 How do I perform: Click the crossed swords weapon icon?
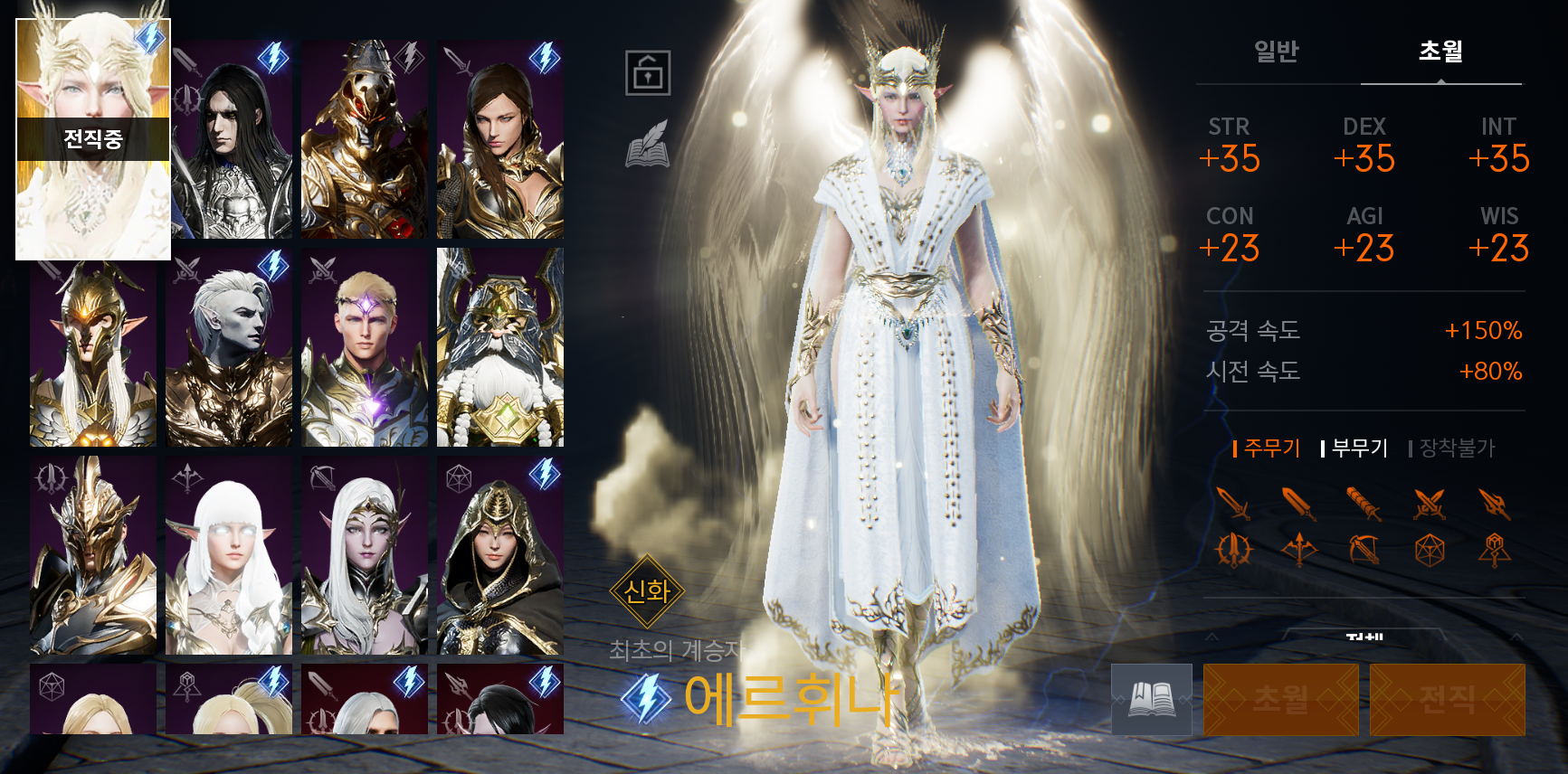pyautogui.click(x=1430, y=504)
